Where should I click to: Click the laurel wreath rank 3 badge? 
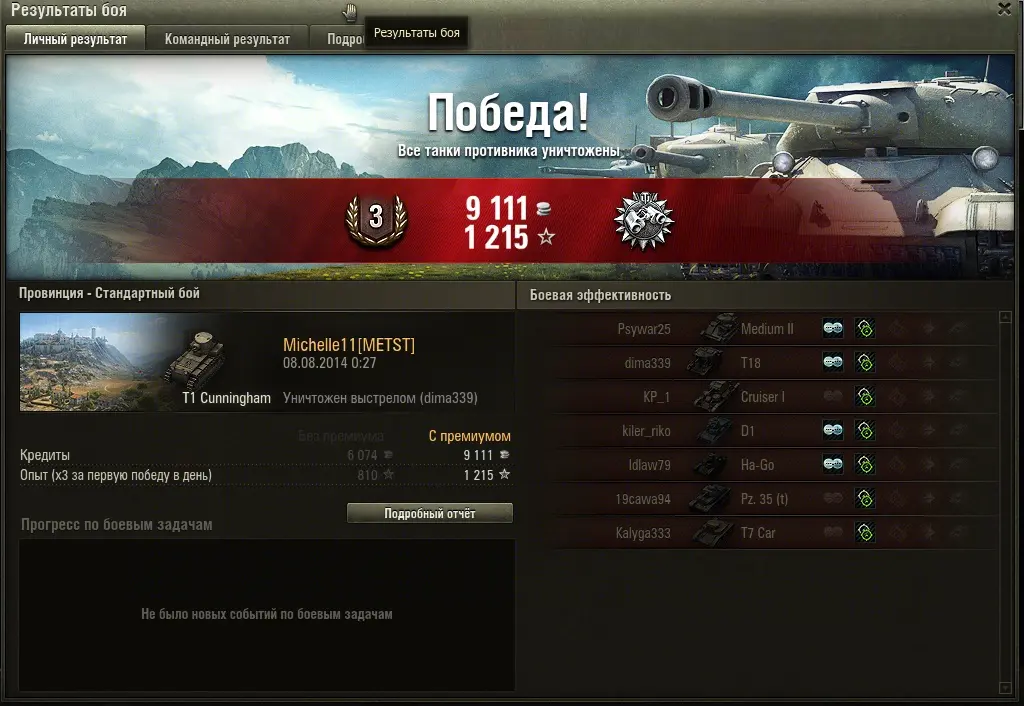coord(376,220)
